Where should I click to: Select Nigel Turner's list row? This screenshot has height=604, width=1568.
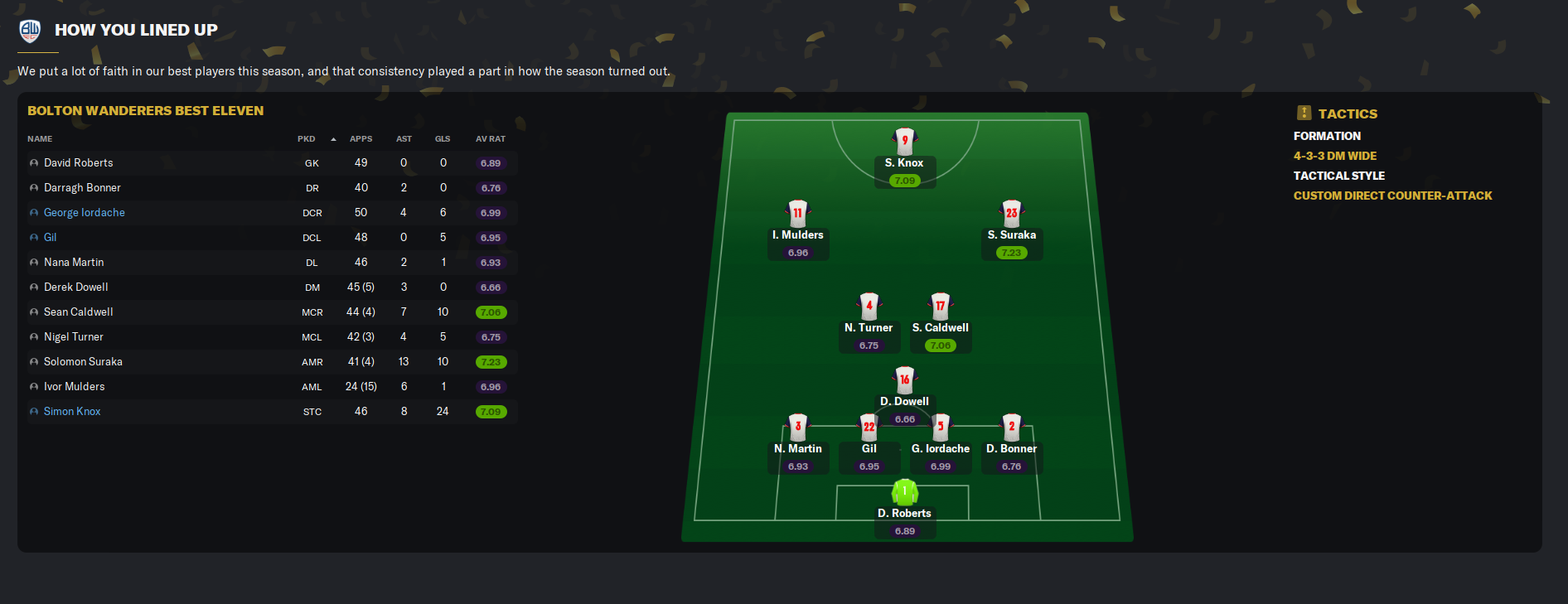74,337
